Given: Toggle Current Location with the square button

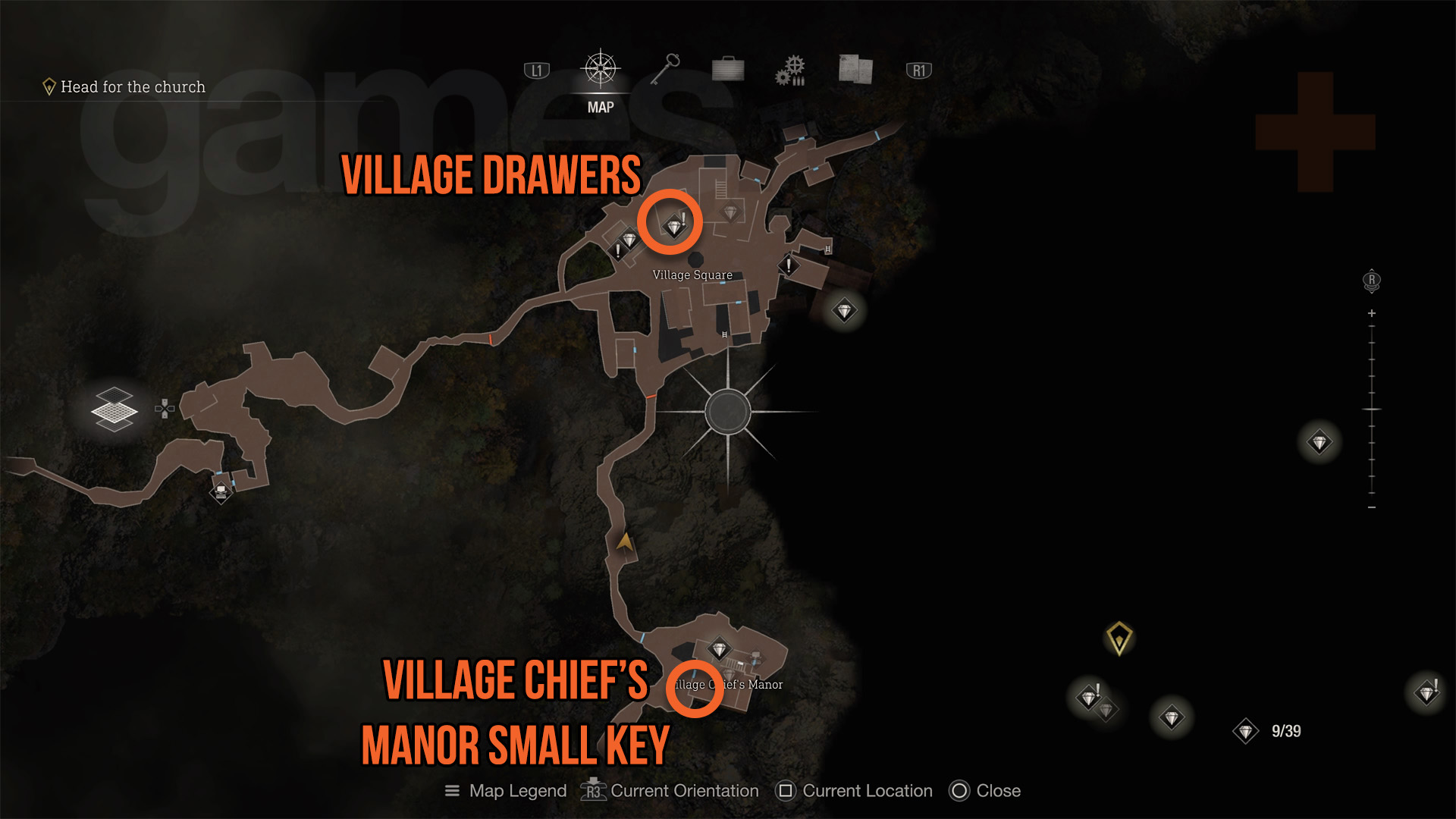Looking at the screenshot, I should click(784, 791).
